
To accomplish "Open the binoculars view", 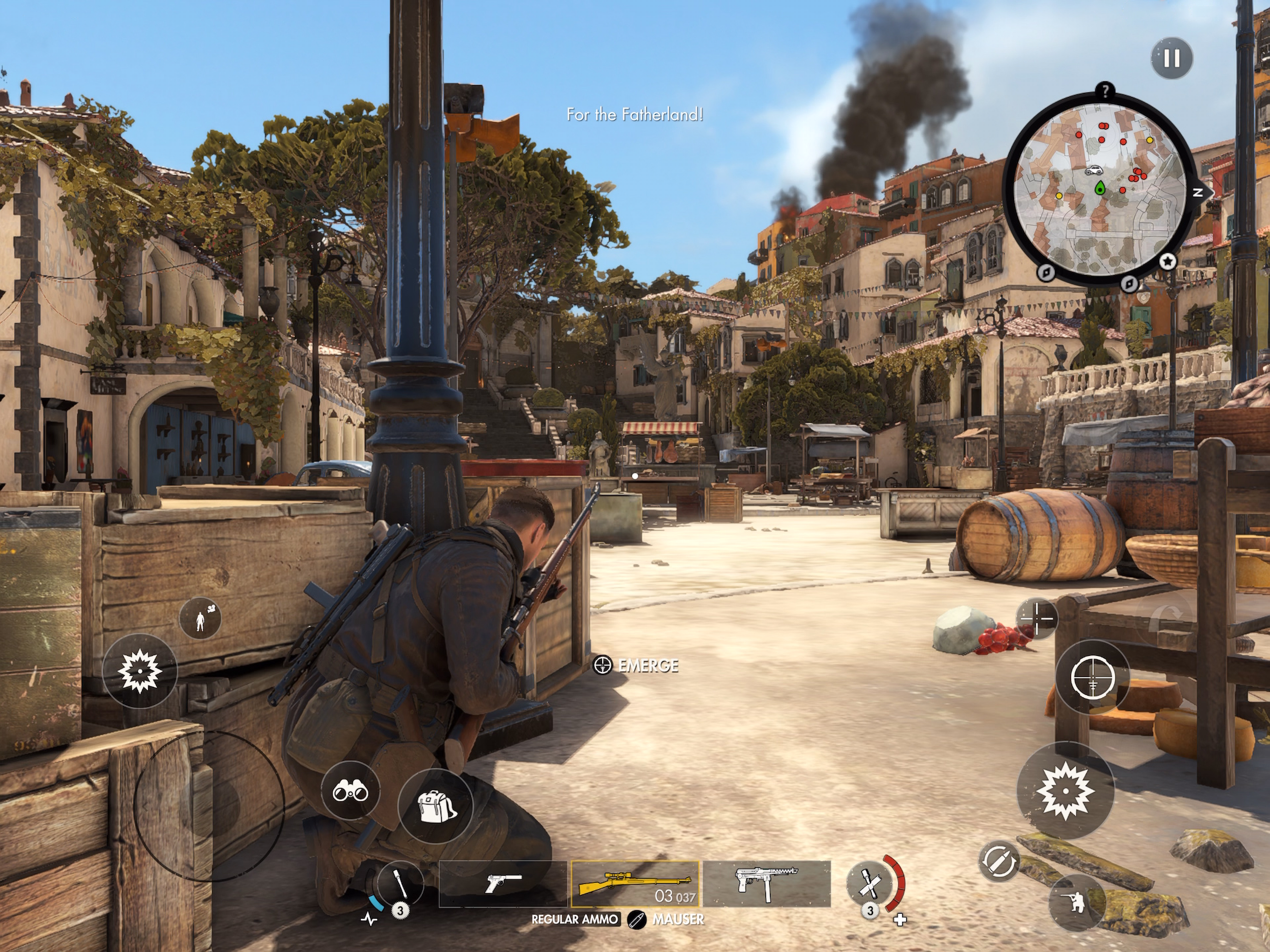I will click(350, 792).
